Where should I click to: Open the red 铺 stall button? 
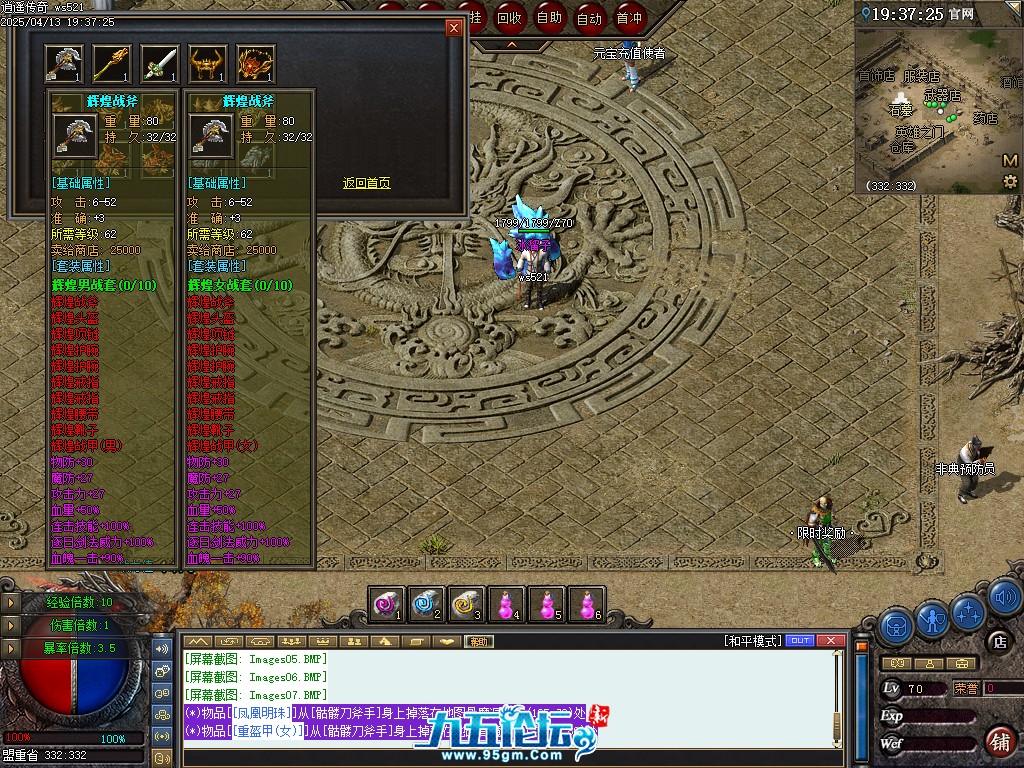pos(998,741)
